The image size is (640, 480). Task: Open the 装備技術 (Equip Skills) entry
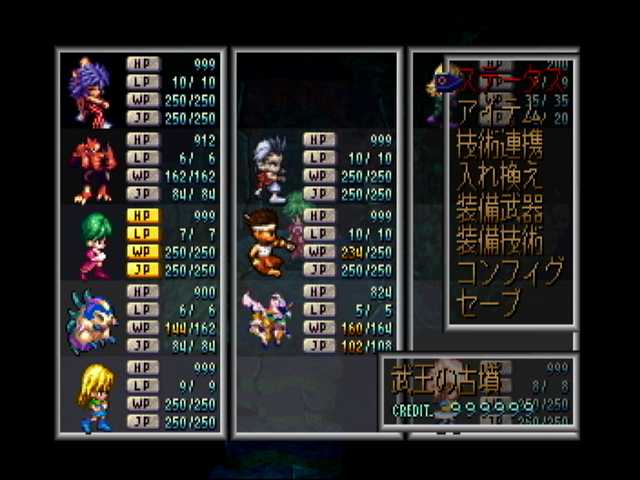pos(500,241)
